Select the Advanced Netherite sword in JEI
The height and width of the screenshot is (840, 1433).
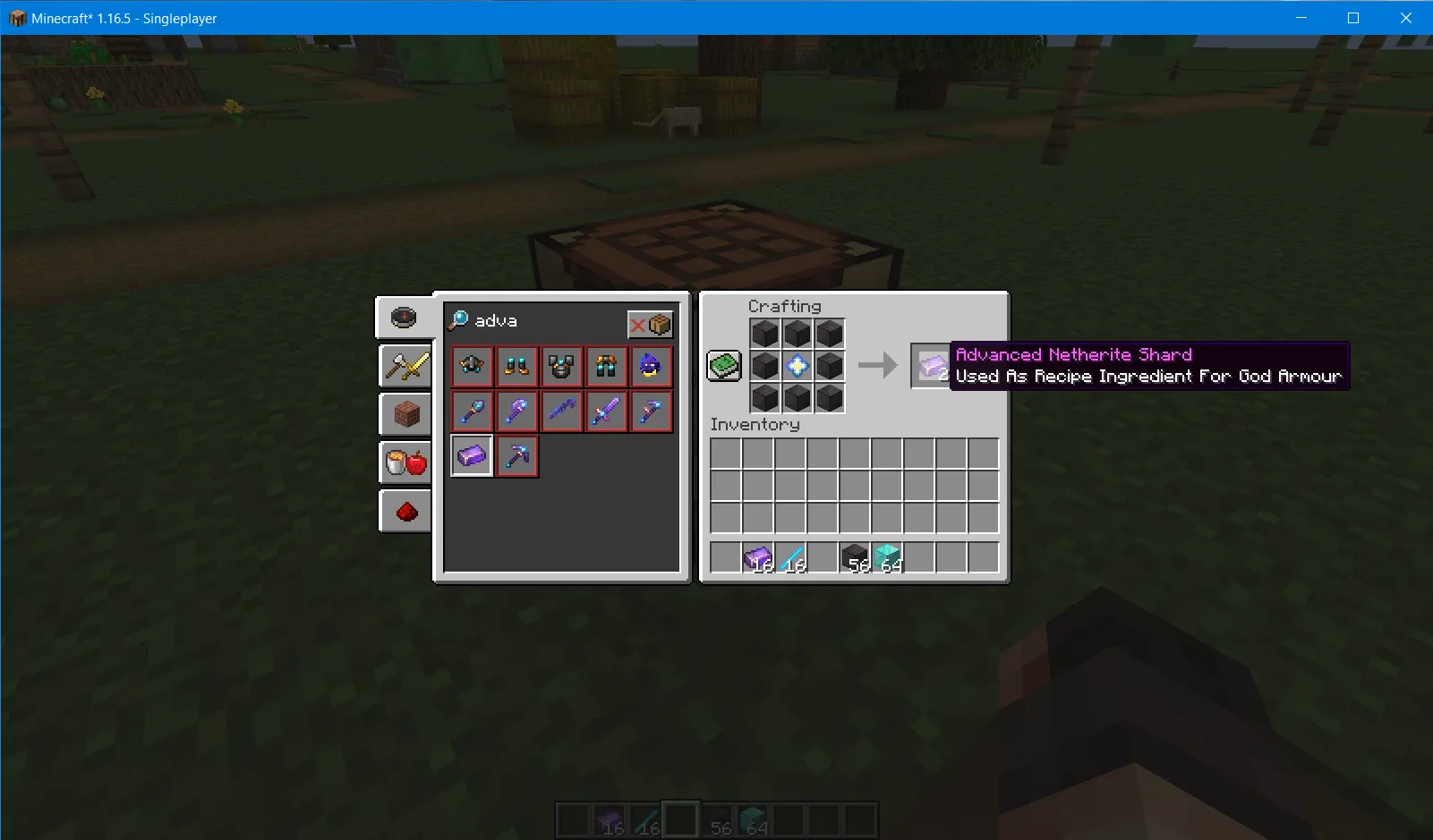[x=606, y=411]
